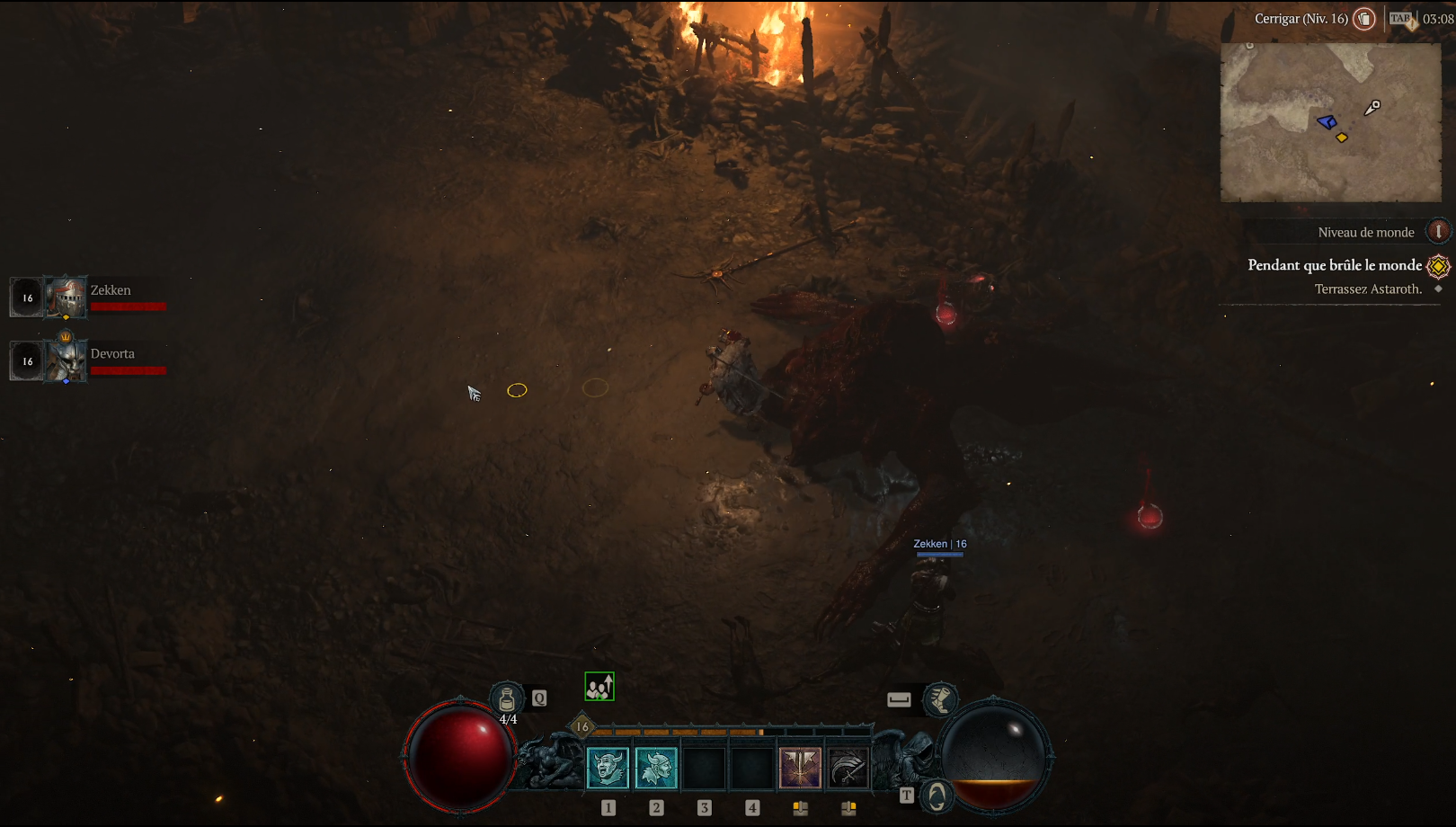This screenshot has width=1456, height=827.
Task: Click the green party bonus buff icon
Action: pos(599,687)
